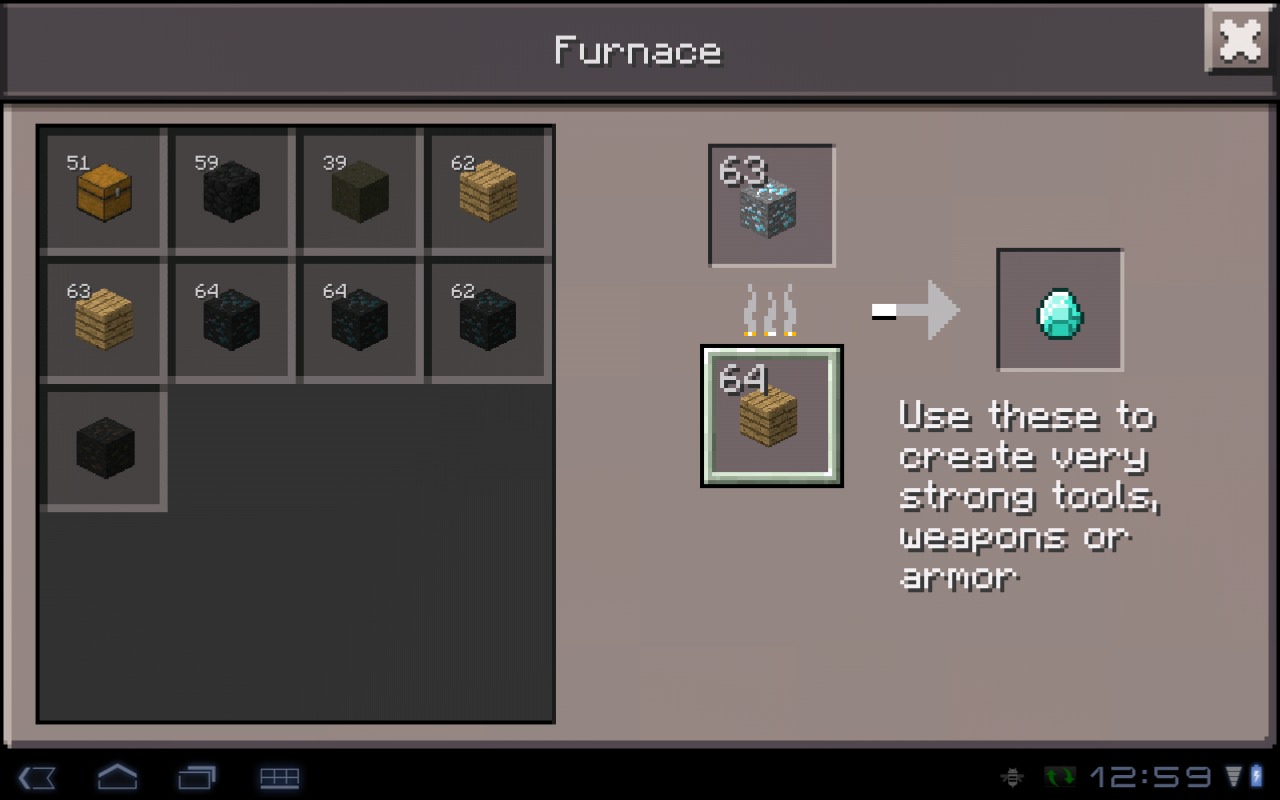Click the smelting progress arrow
The image size is (1280, 800).
point(920,309)
